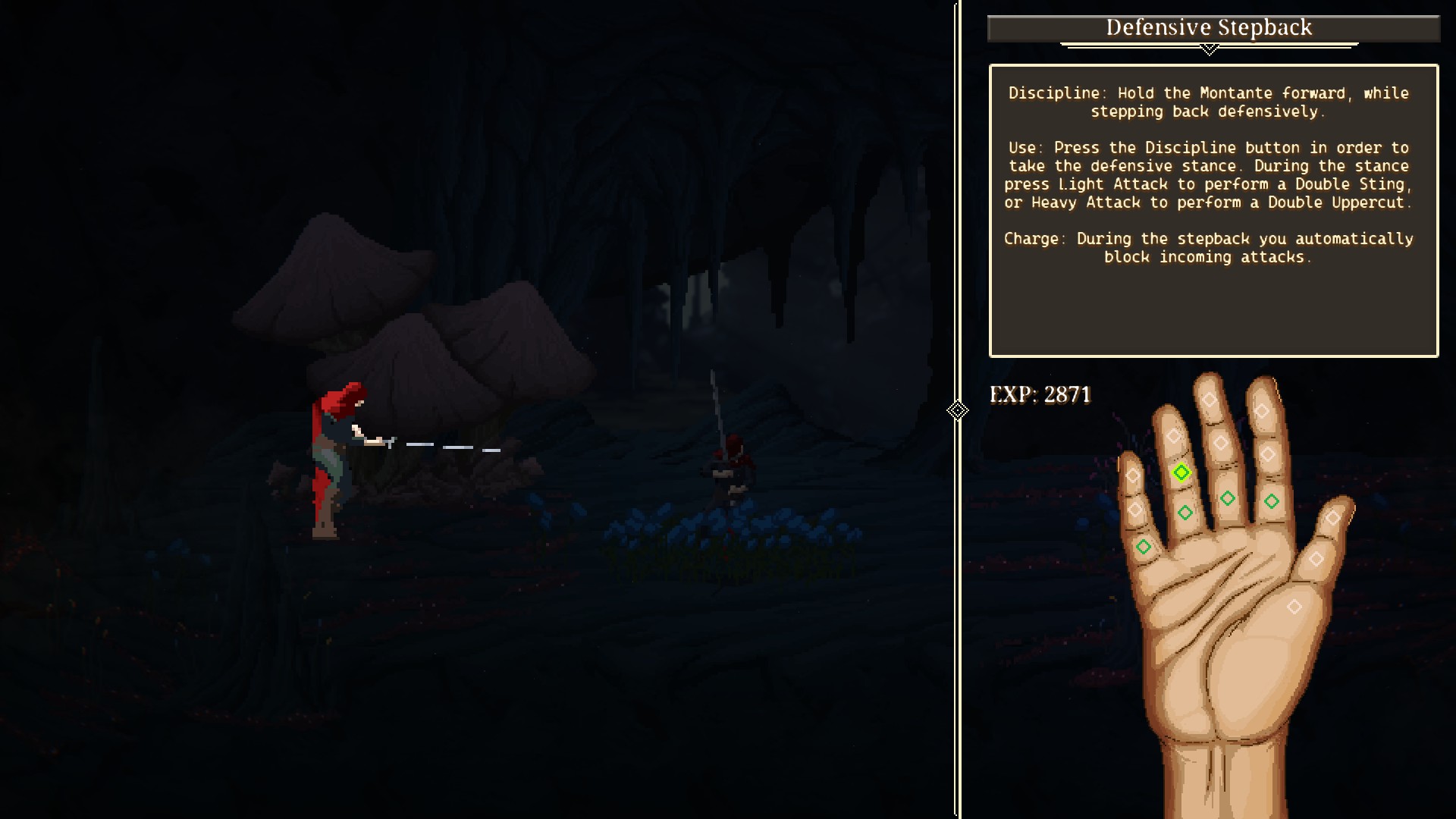Choose the center node of the index finger
The height and width of the screenshot is (819, 1456).
[x=1268, y=455]
